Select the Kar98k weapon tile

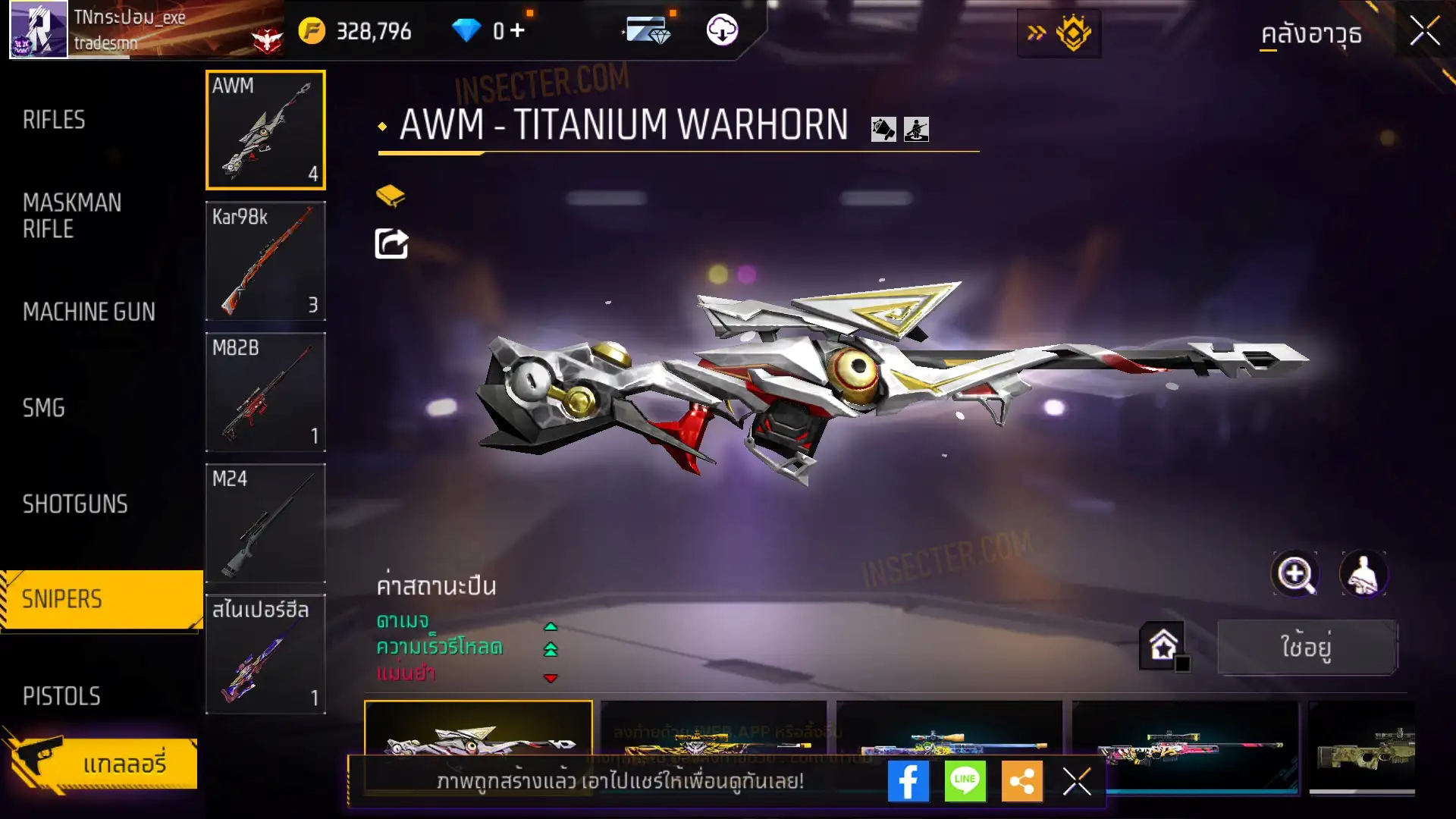pyautogui.click(x=265, y=261)
